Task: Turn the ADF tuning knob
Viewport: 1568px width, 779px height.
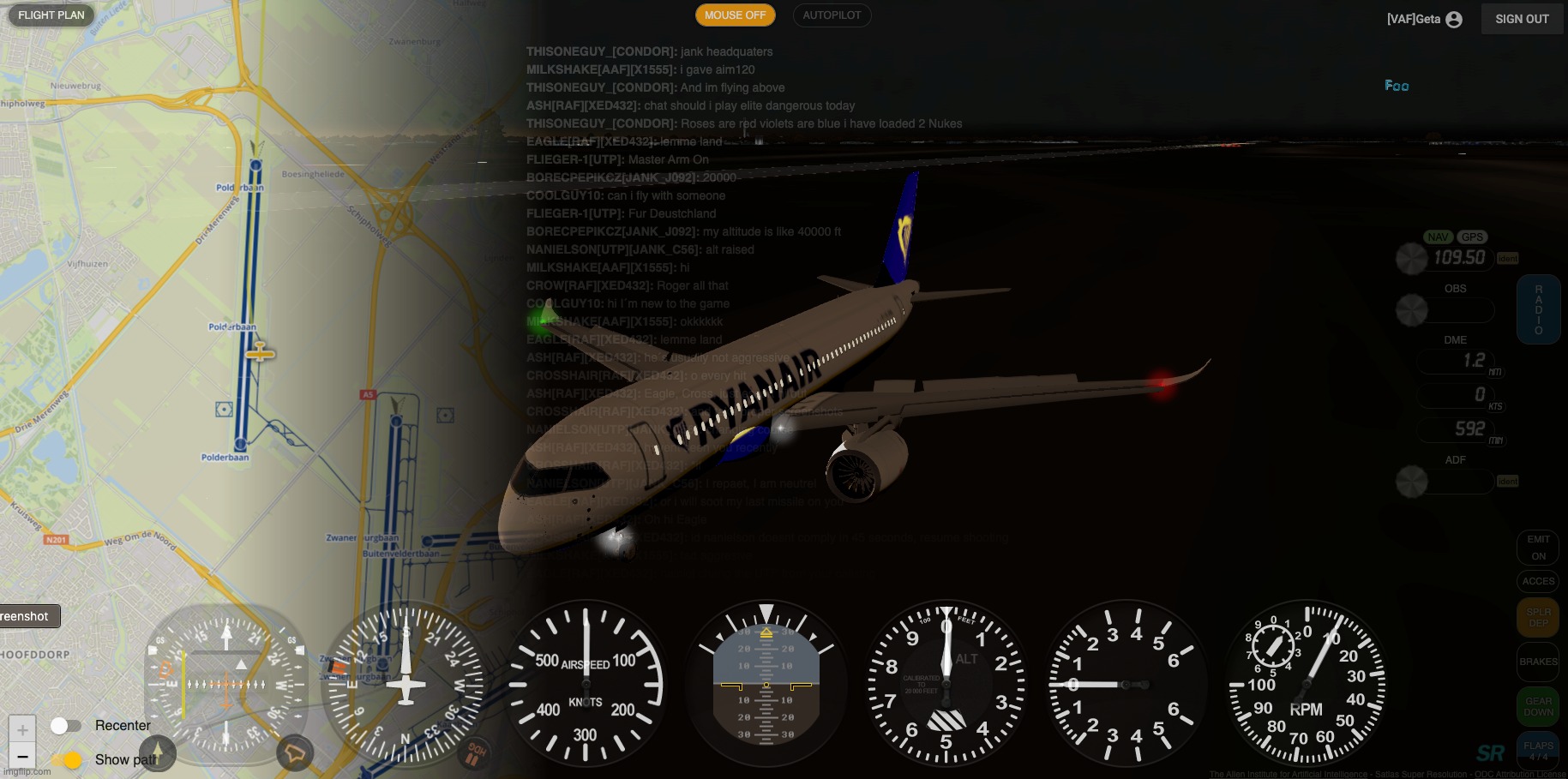Action: tap(1411, 482)
